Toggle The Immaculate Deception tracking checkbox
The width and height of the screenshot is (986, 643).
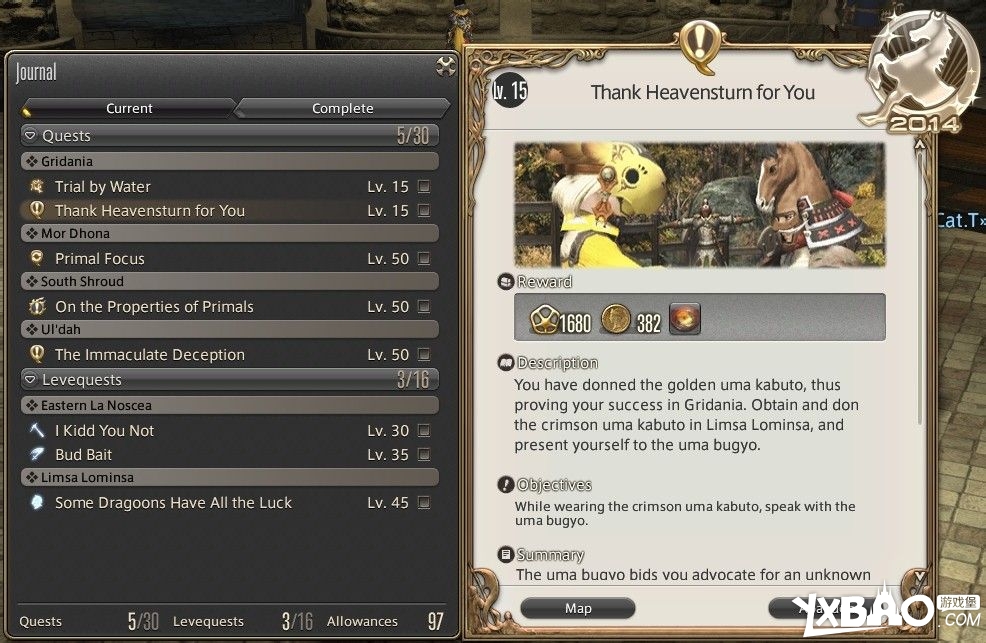(x=424, y=354)
